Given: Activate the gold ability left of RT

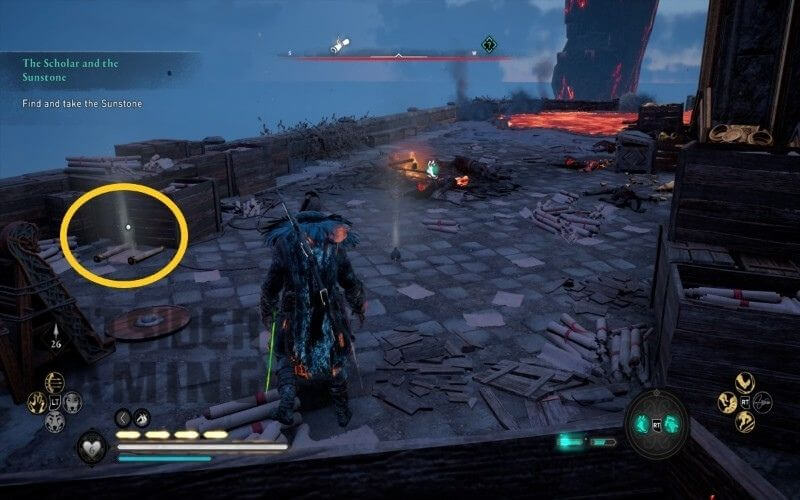Looking at the screenshot, I should (x=725, y=402).
